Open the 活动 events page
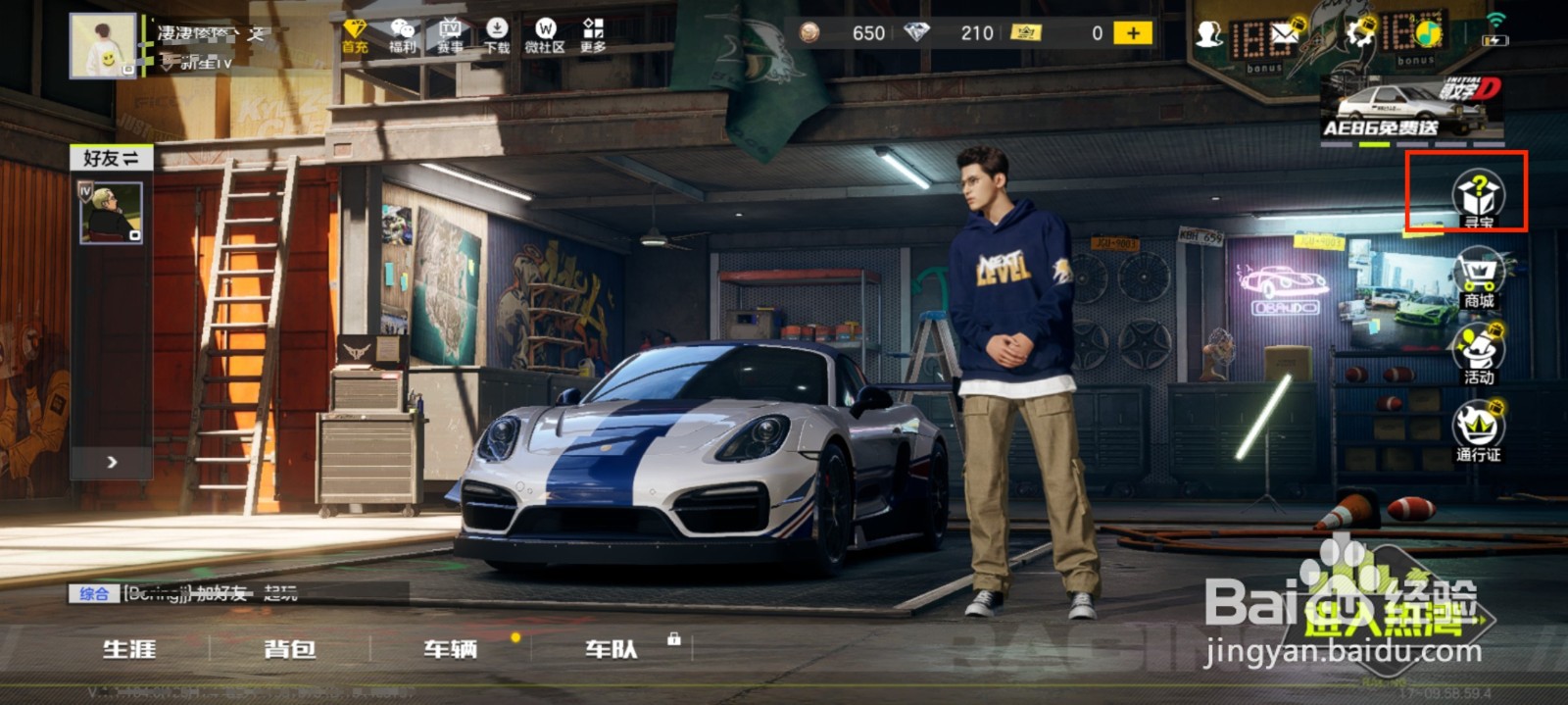Viewport: 1568px width, 705px height. coord(1478,354)
